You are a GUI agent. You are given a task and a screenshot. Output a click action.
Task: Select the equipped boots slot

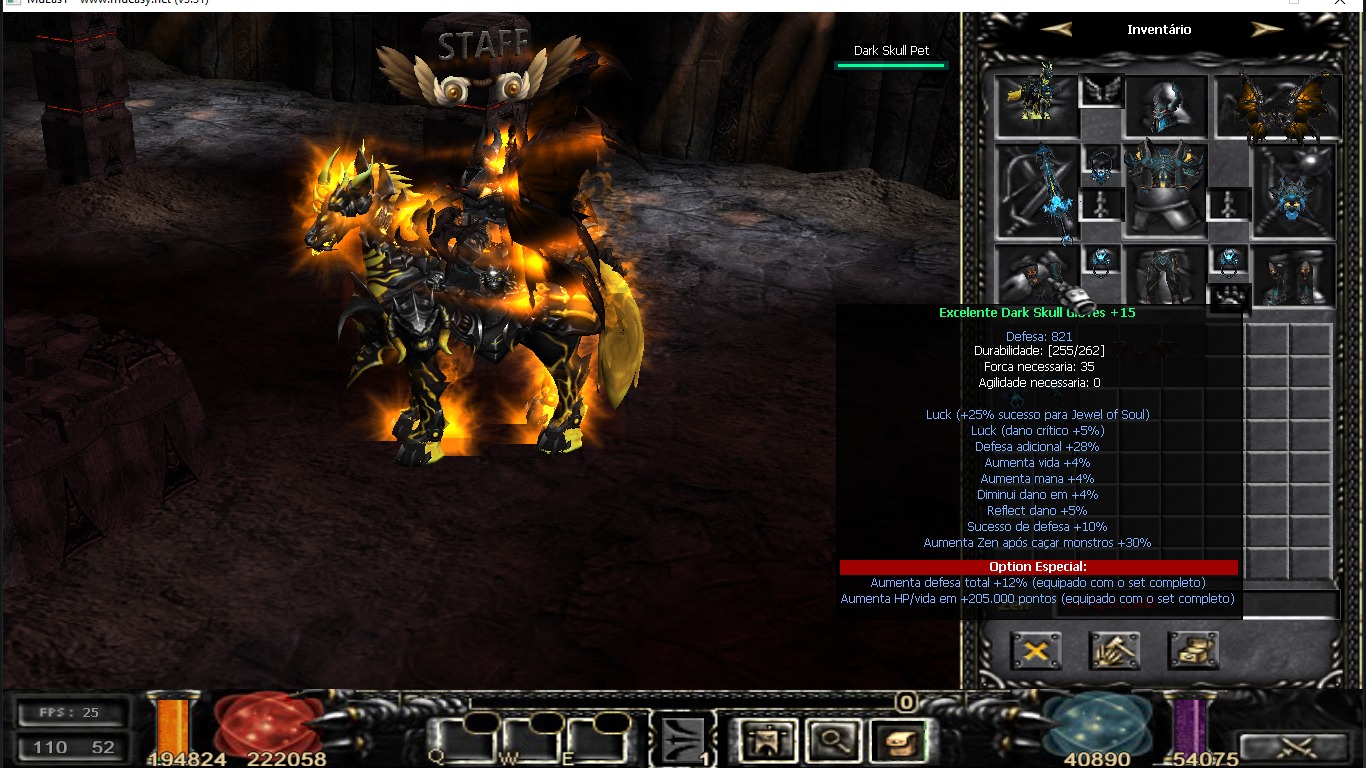tap(1295, 274)
